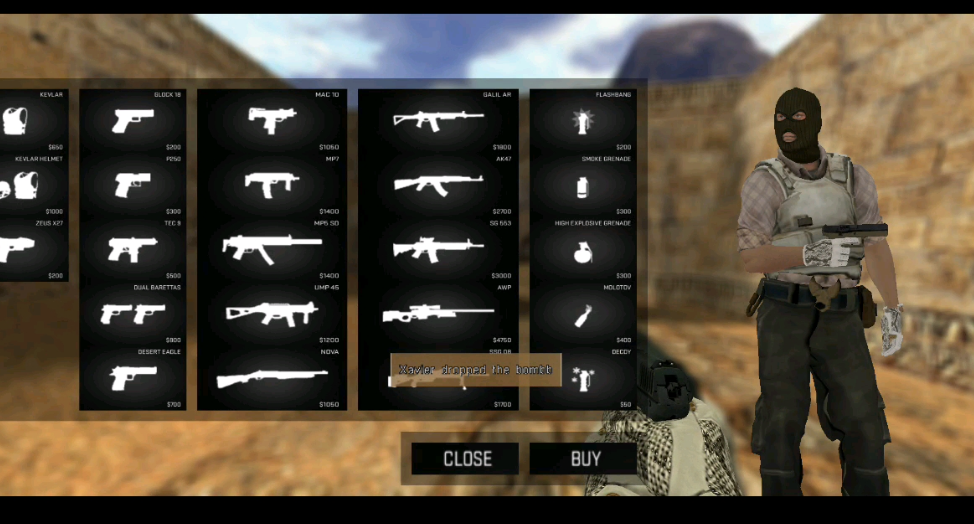Viewport: 974px width, 524px height.
Task: Pick the Nova shotgun
Action: pos(272,378)
